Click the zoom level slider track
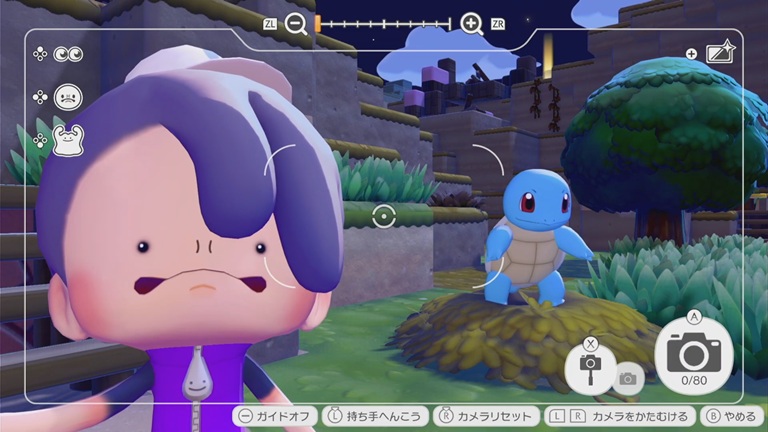768x432 pixels. (384, 24)
